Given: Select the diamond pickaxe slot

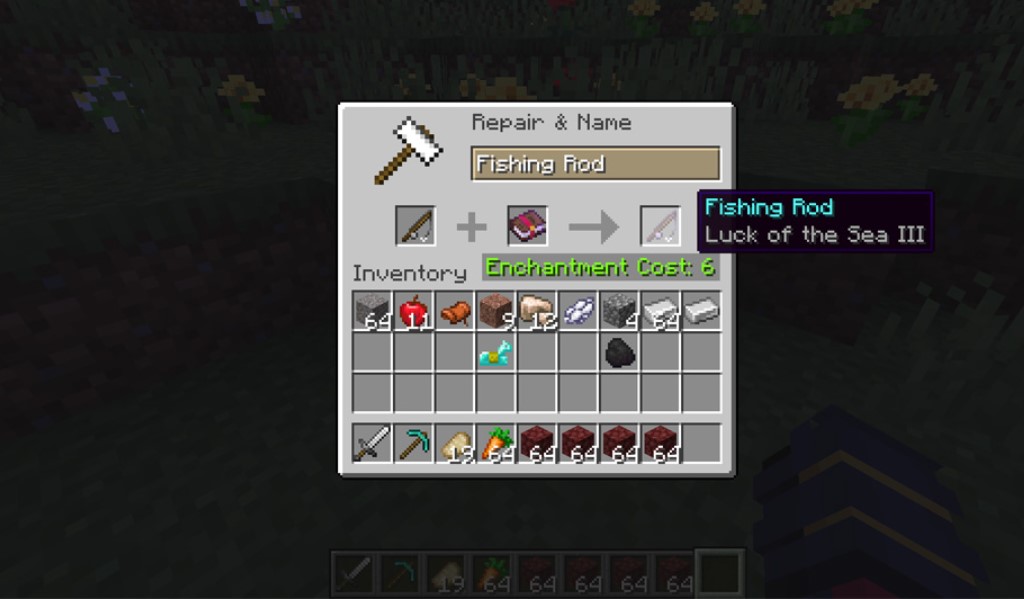Looking at the screenshot, I should pyautogui.click(x=413, y=443).
